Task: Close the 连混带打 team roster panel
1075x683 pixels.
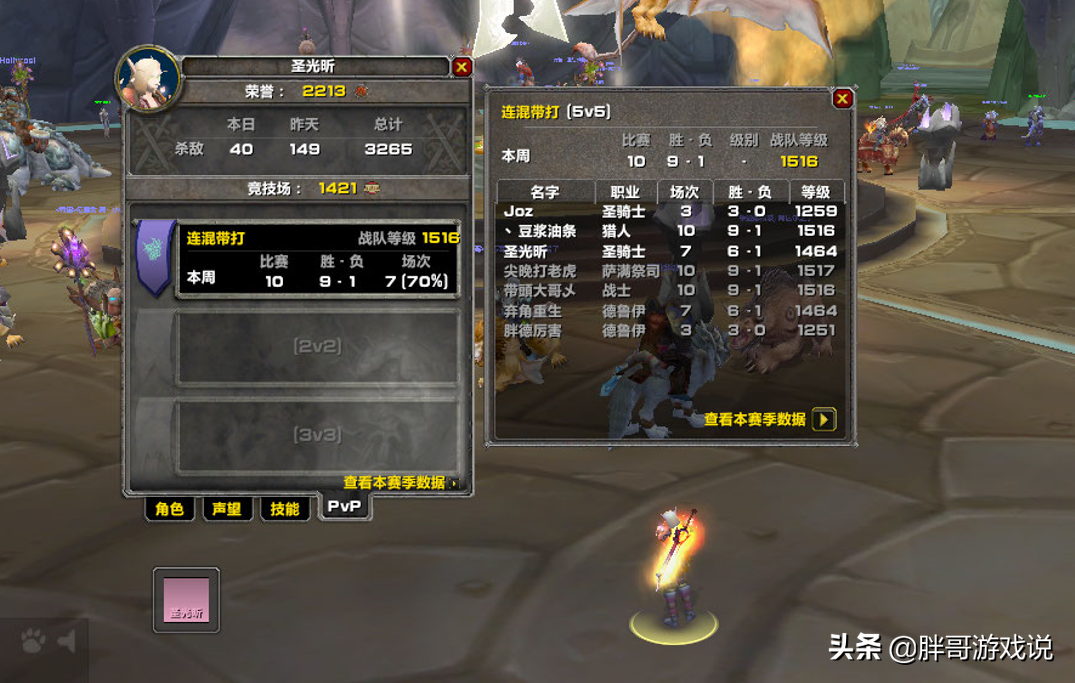Action: (x=842, y=98)
